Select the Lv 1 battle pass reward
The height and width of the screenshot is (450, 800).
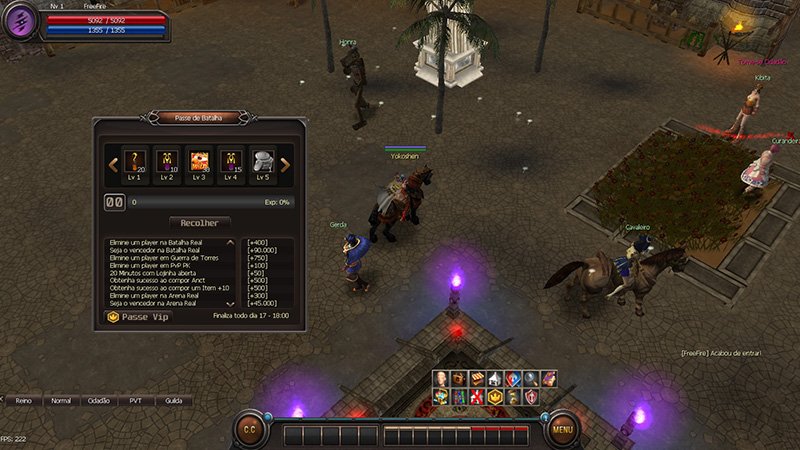pyautogui.click(x=135, y=163)
